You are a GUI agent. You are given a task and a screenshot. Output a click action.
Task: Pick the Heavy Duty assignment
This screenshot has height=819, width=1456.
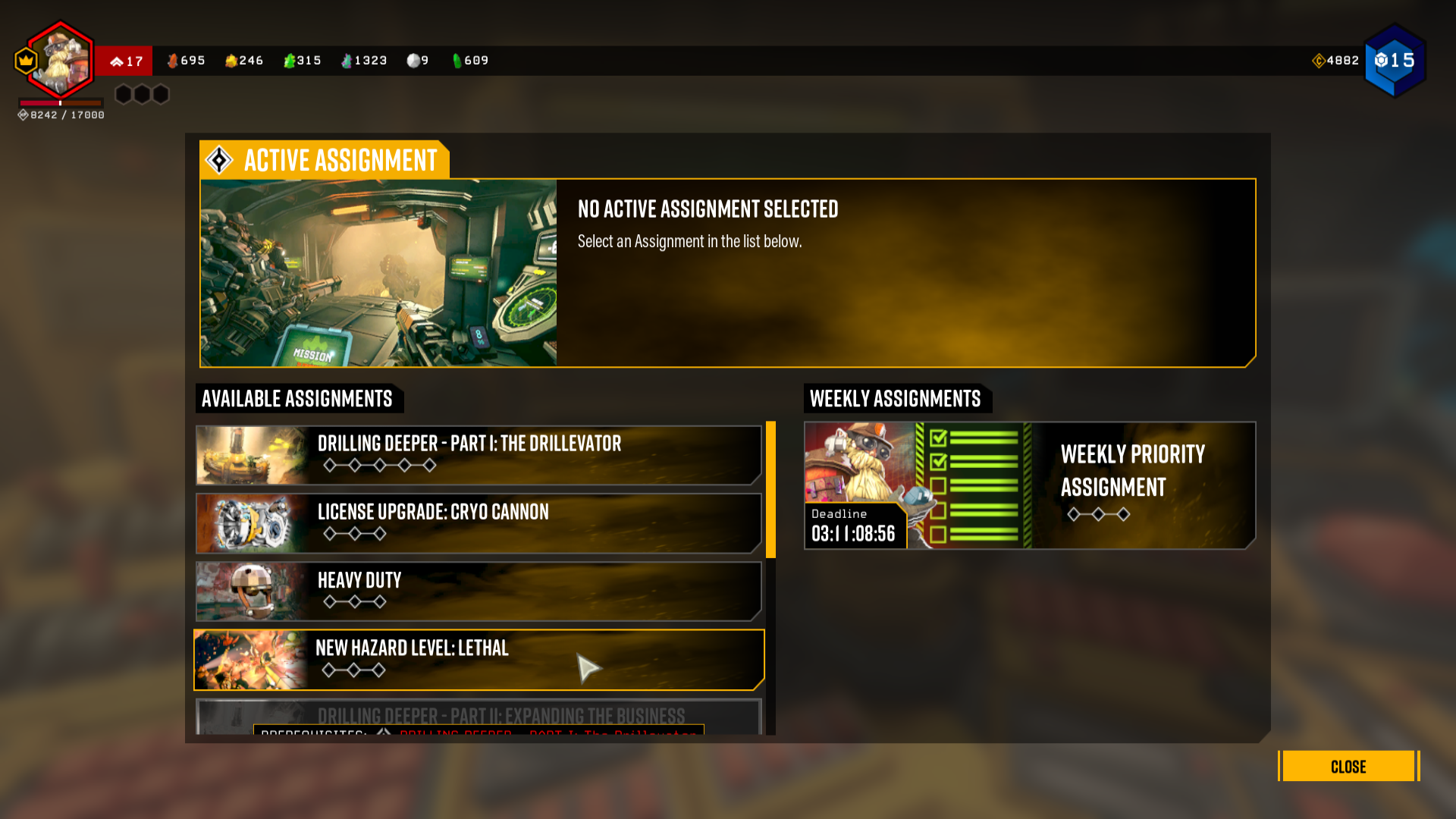point(479,591)
